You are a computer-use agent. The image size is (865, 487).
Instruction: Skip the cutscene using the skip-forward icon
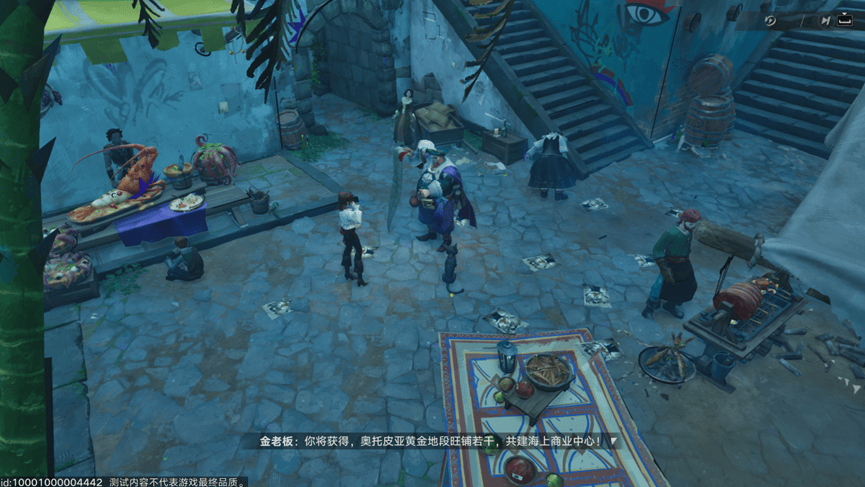[825, 20]
